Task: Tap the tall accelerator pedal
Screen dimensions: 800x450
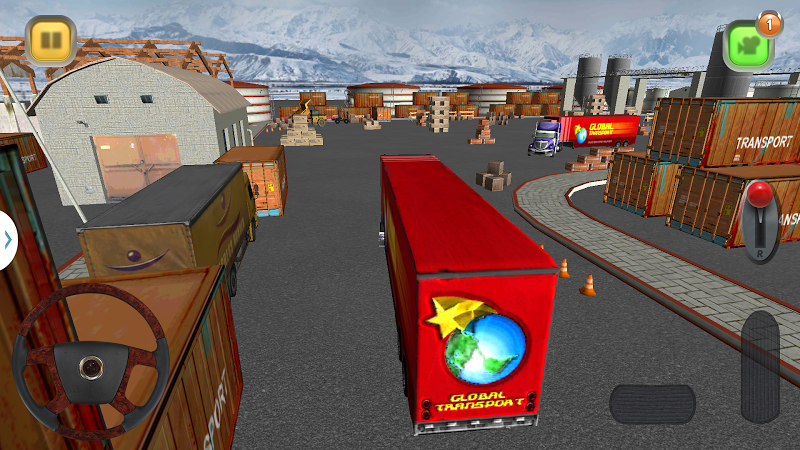Action: point(760,365)
